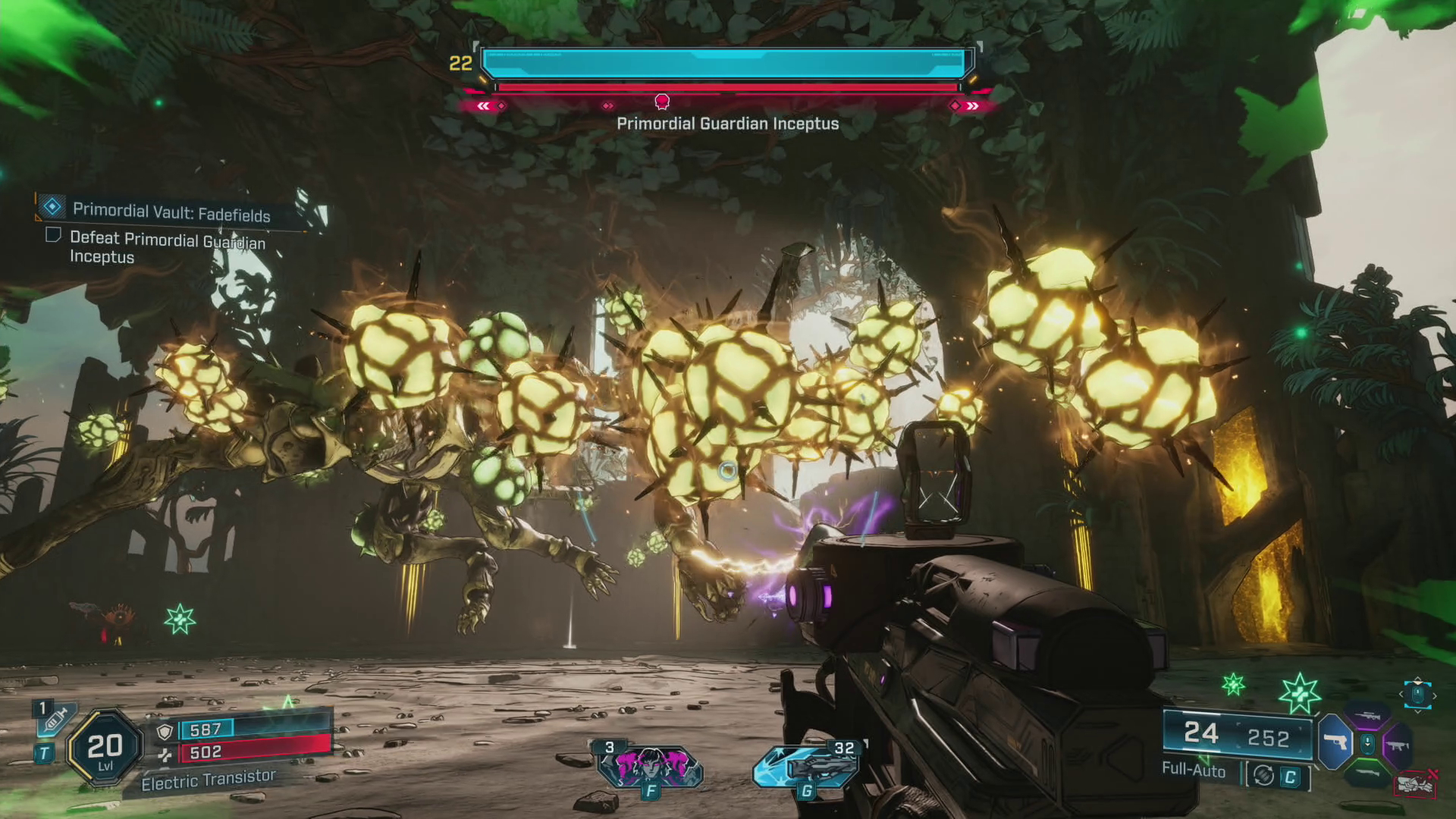Click the boss skull marker under health bar
This screenshot has height=819, width=1456.
point(662,102)
